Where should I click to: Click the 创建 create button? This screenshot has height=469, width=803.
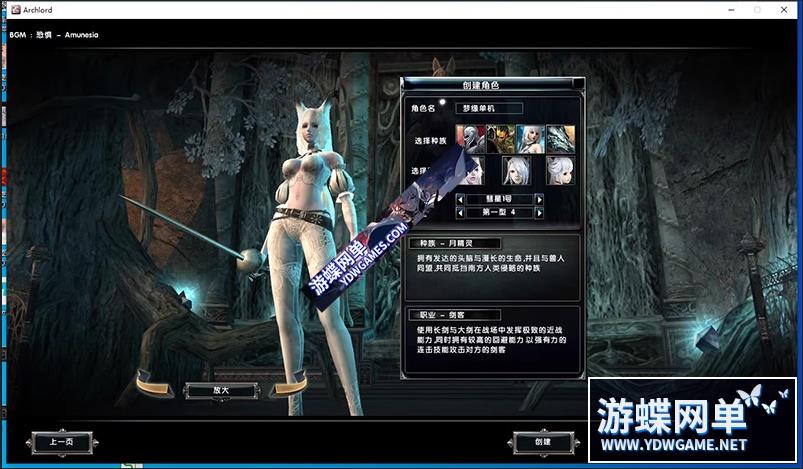543,441
